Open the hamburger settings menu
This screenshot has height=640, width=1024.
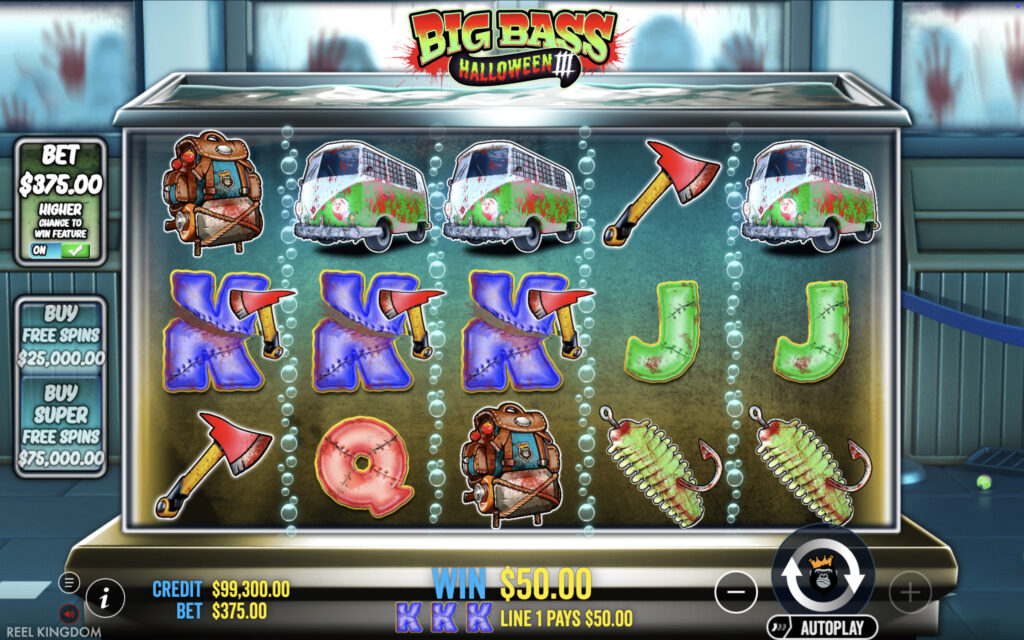[x=69, y=582]
